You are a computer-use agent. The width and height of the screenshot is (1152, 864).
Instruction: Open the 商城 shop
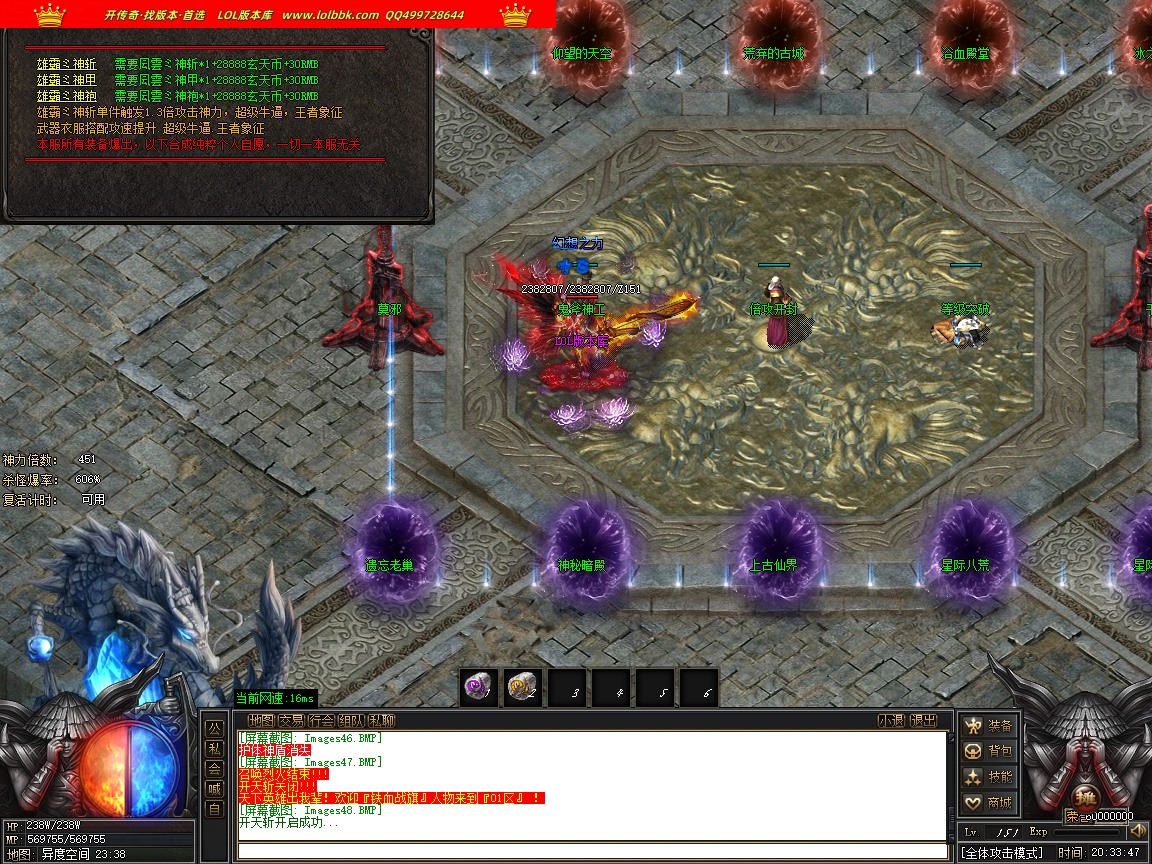(x=988, y=802)
